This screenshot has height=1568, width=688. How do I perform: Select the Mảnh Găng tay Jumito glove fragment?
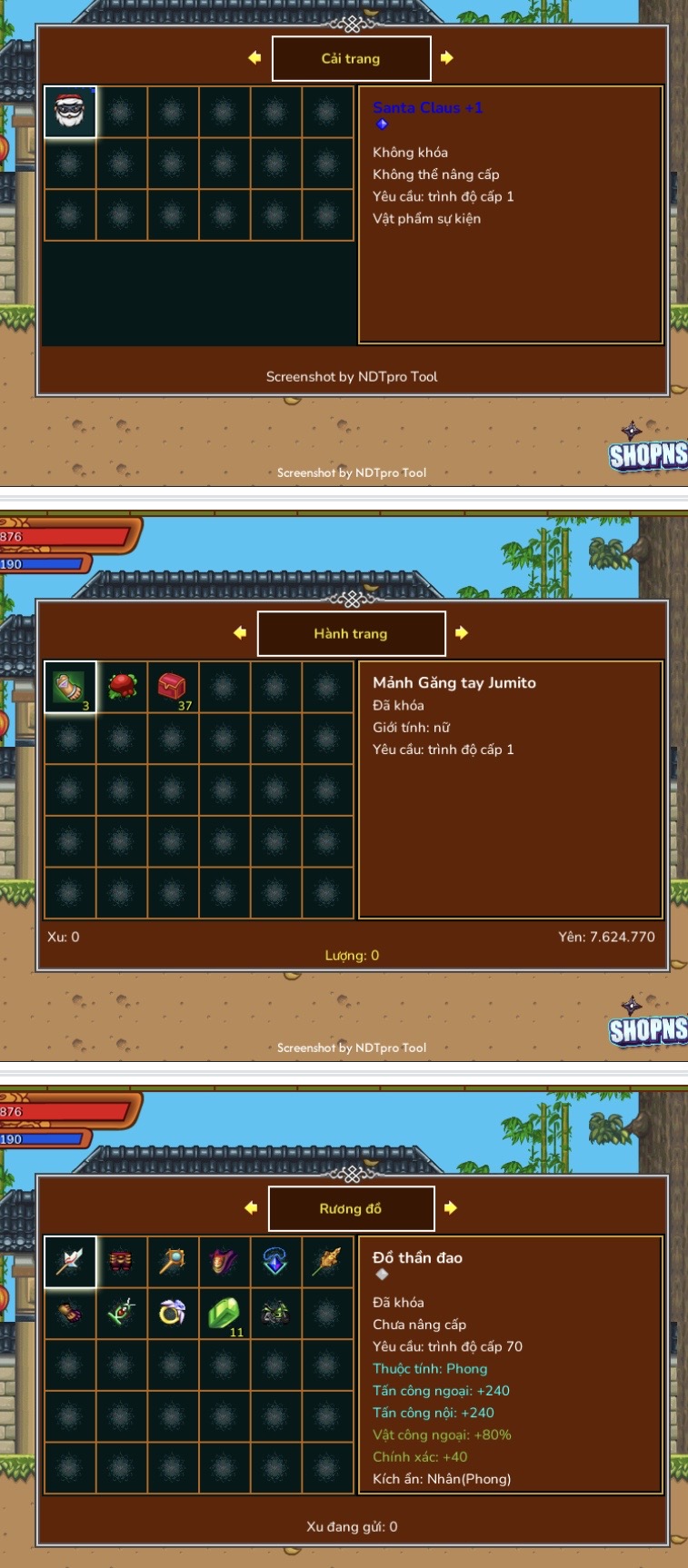pos(70,687)
